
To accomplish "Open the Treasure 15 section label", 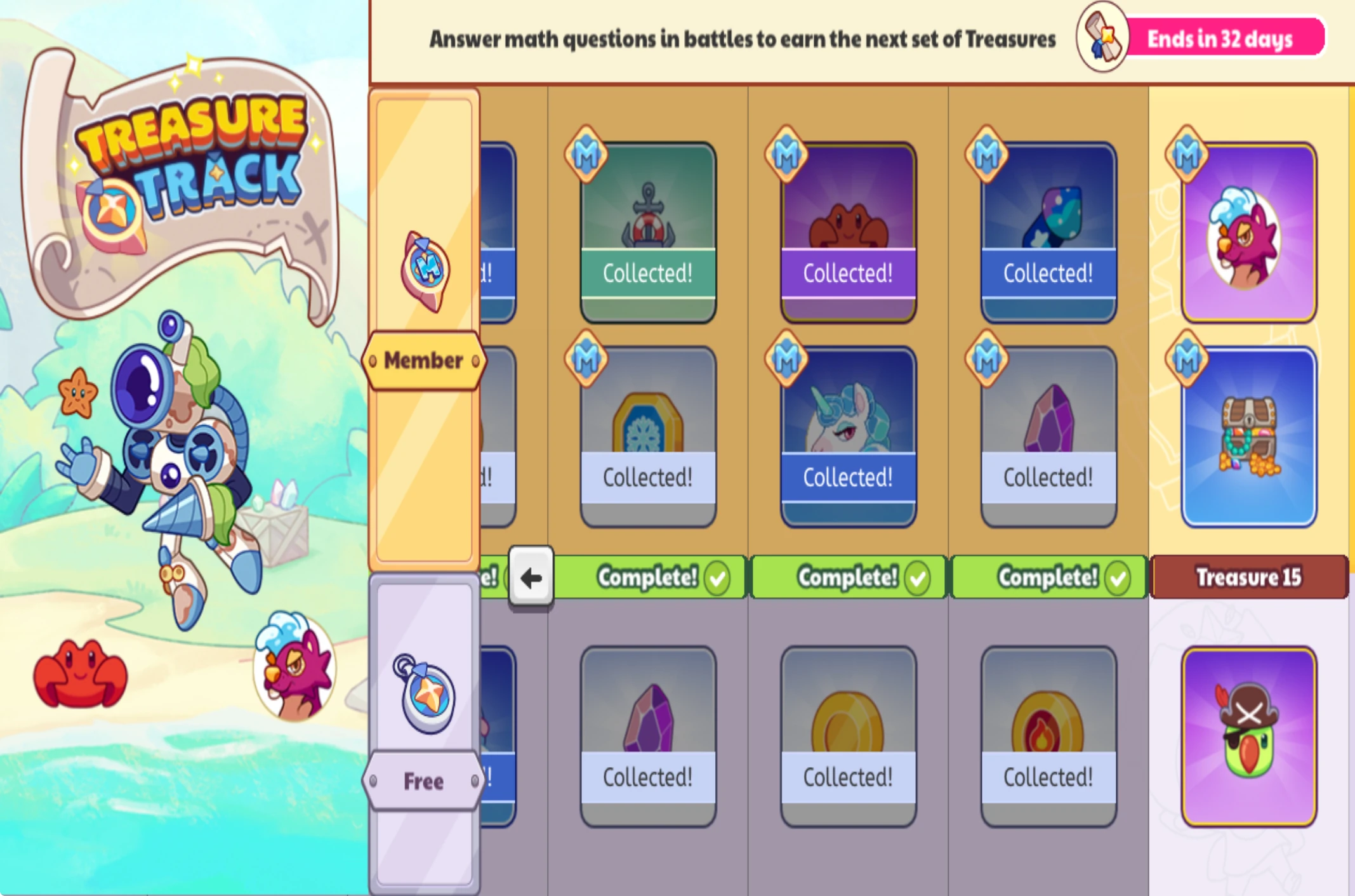I will tap(1248, 577).
